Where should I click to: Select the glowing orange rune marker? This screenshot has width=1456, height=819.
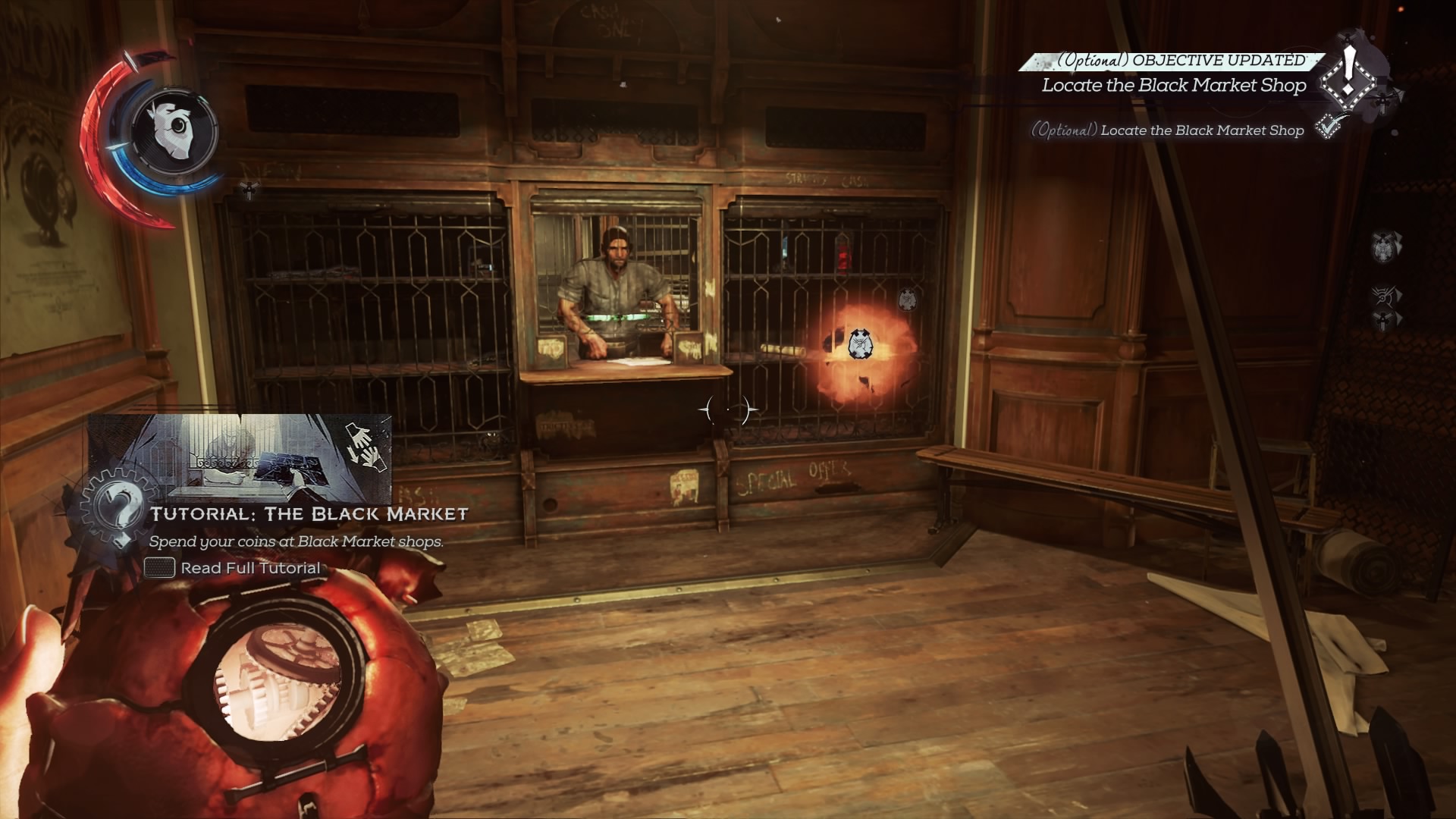point(858,344)
